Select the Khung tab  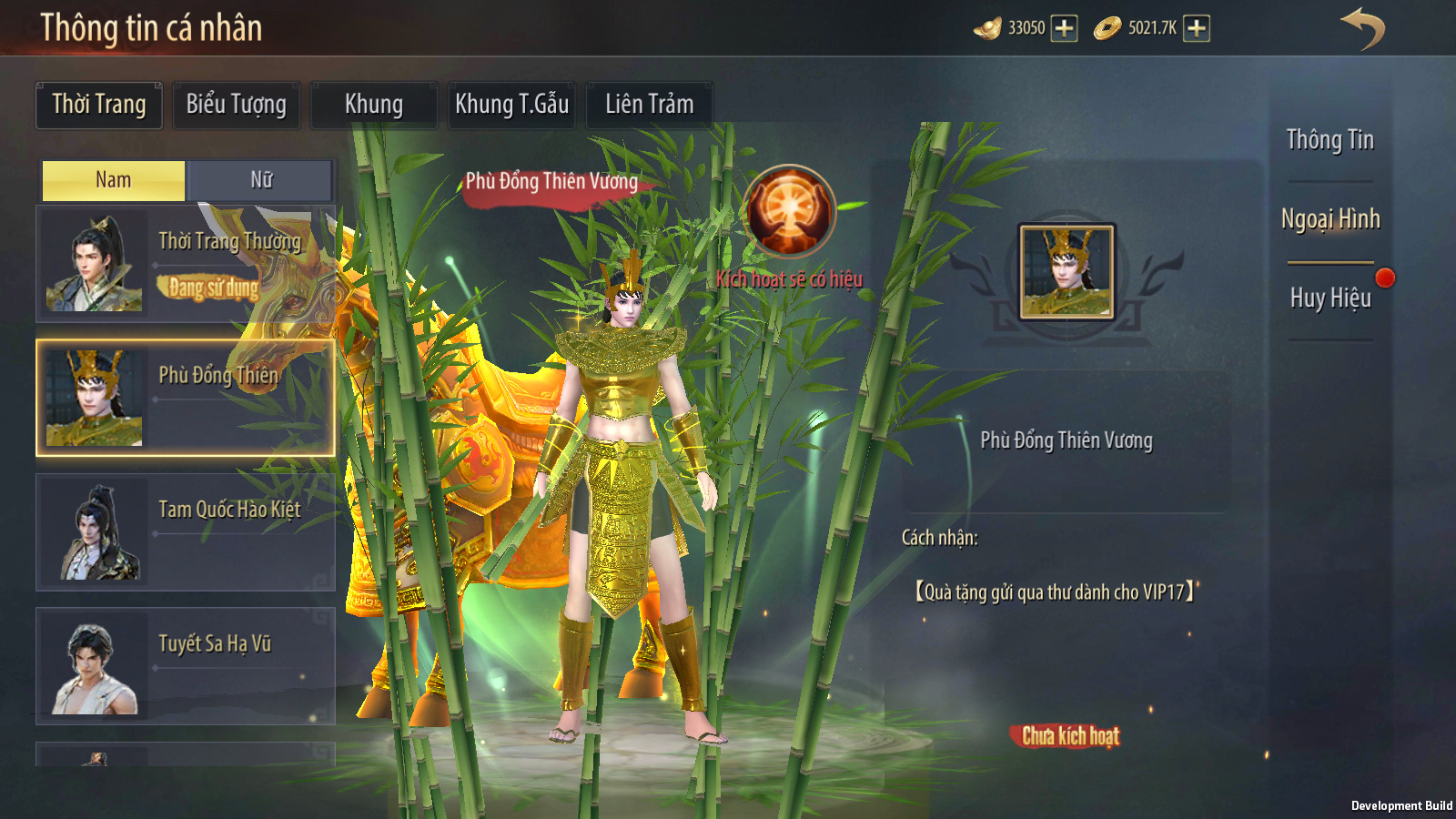coord(373,105)
